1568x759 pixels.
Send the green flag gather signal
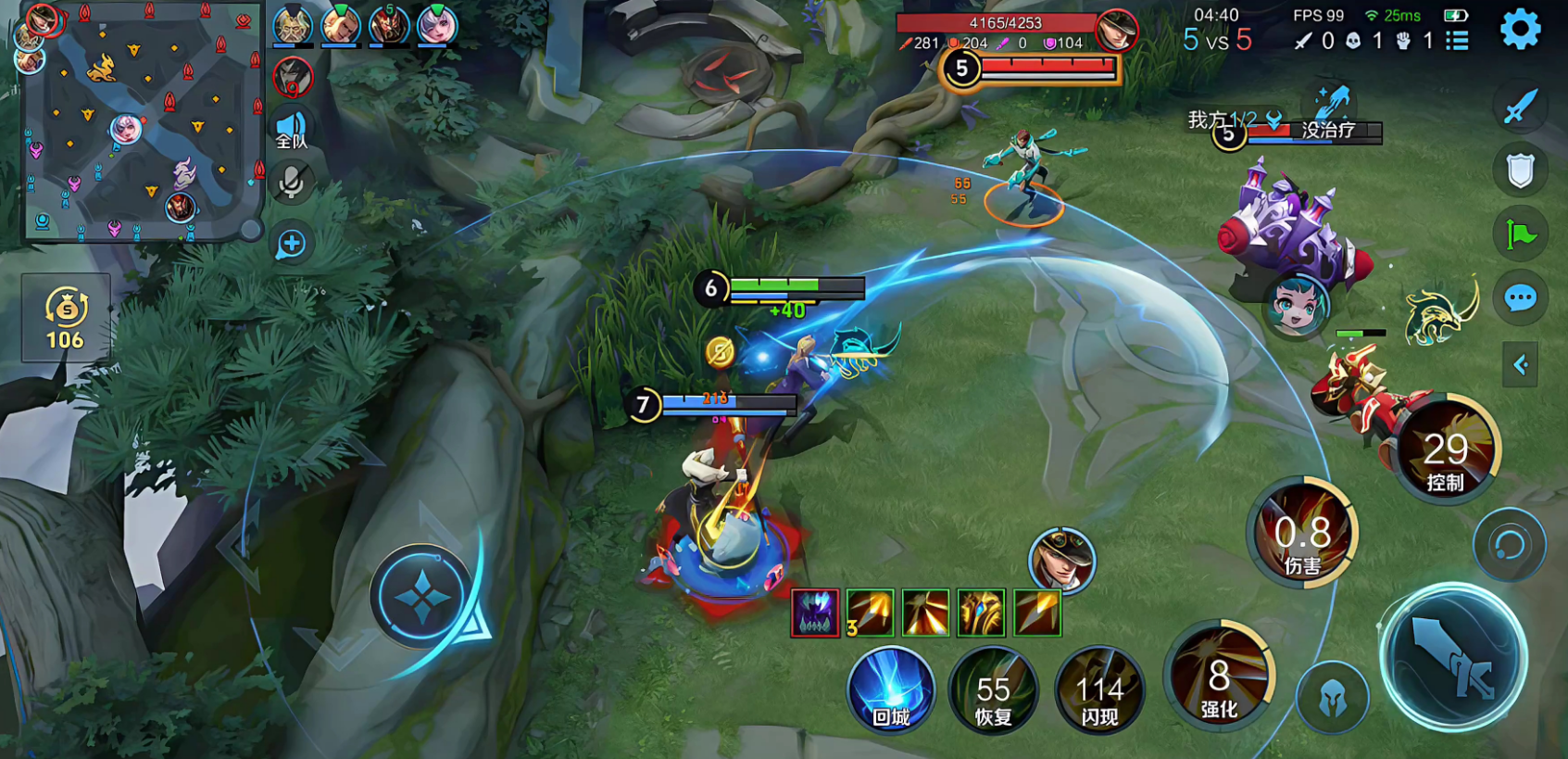pos(1520,234)
